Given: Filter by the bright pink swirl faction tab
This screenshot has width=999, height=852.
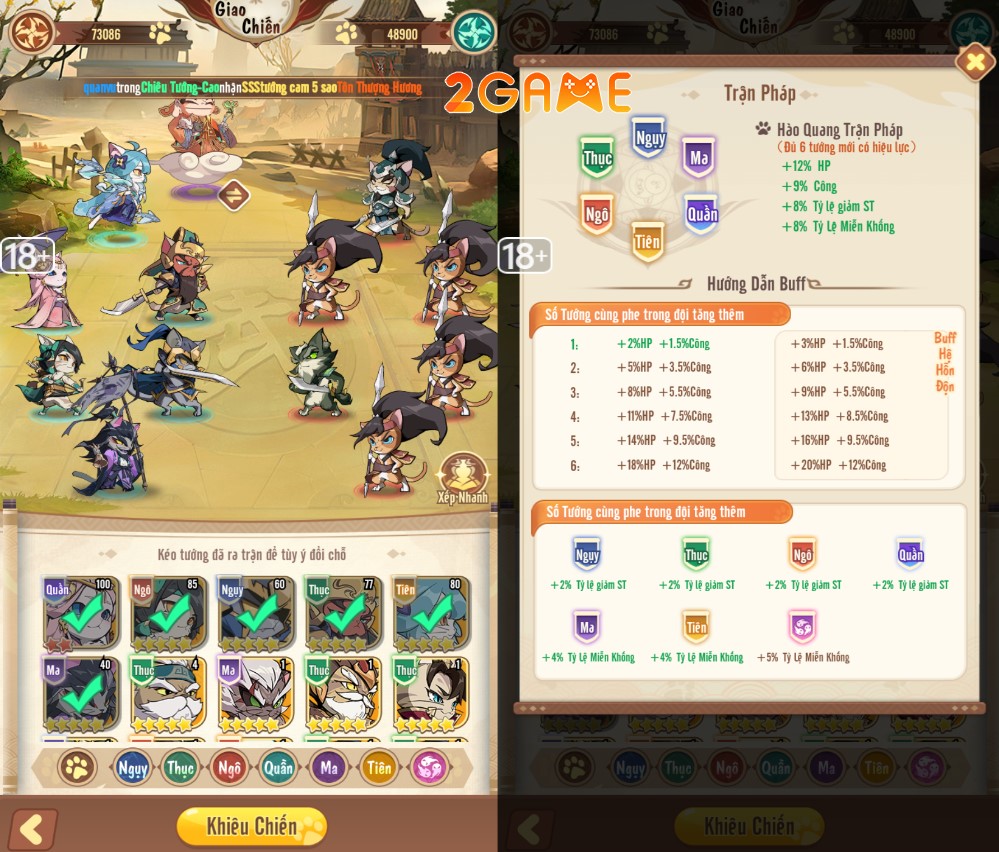Looking at the screenshot, I should pos(429,768).
